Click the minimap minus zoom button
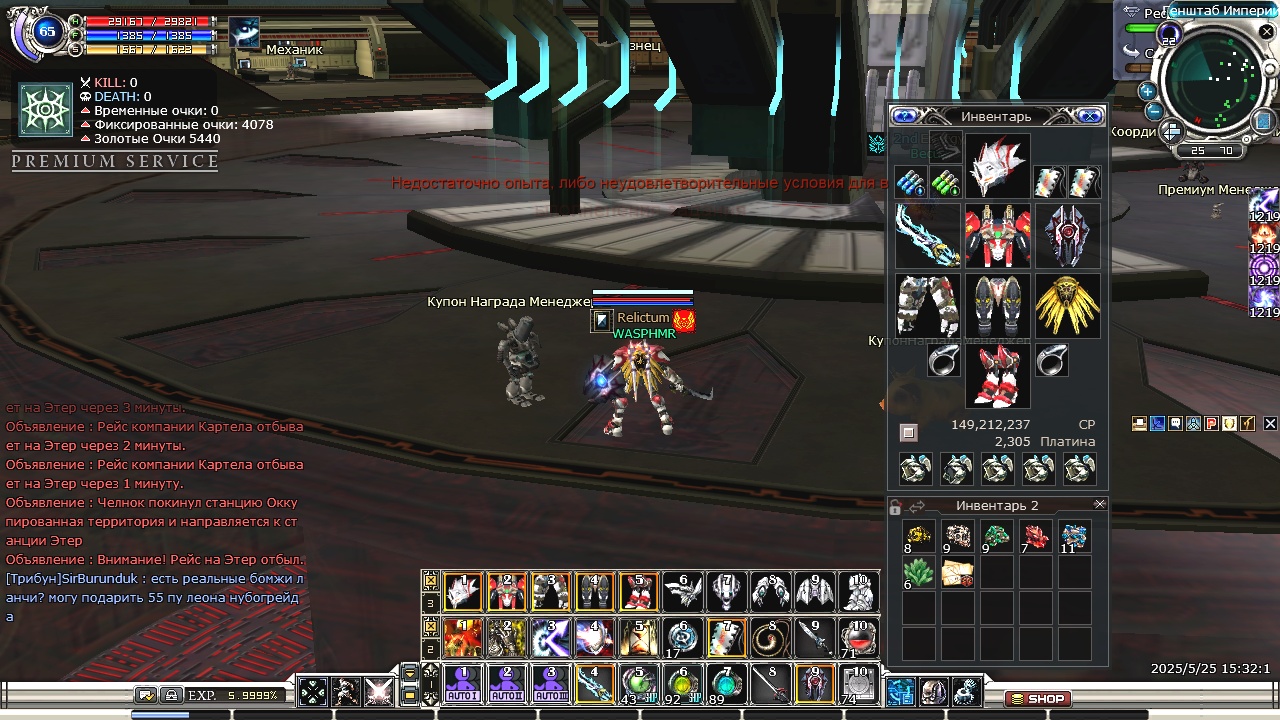 [x=1153, y=111]
